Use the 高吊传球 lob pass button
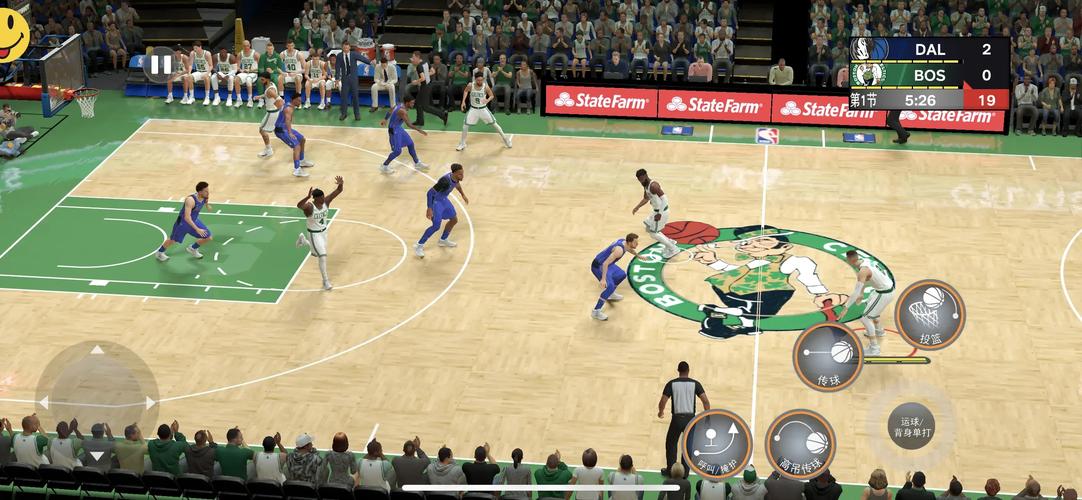The image size is (1082, 500). click(x=800, y=443)
